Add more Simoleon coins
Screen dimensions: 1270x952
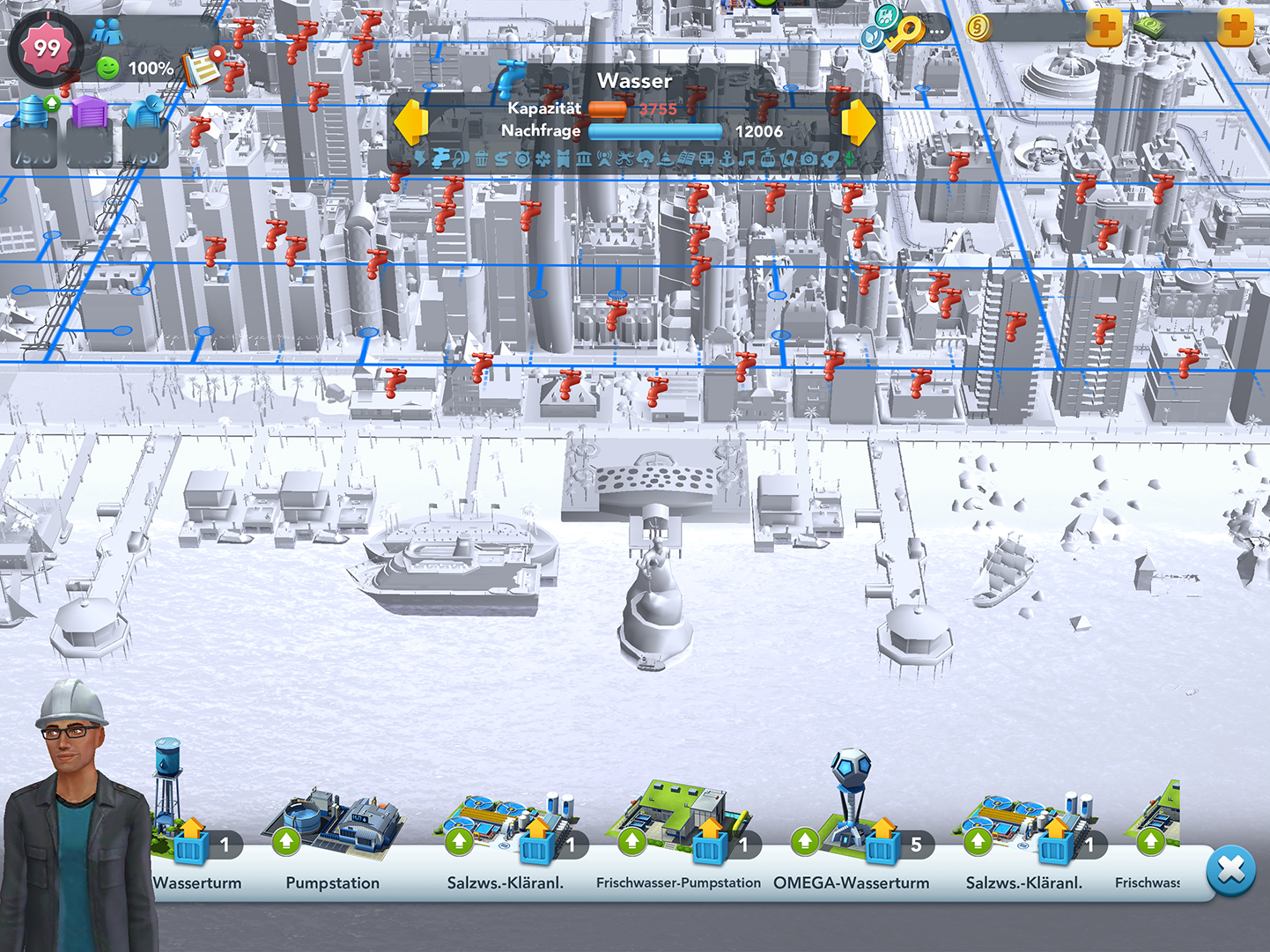pos(1104,27)
